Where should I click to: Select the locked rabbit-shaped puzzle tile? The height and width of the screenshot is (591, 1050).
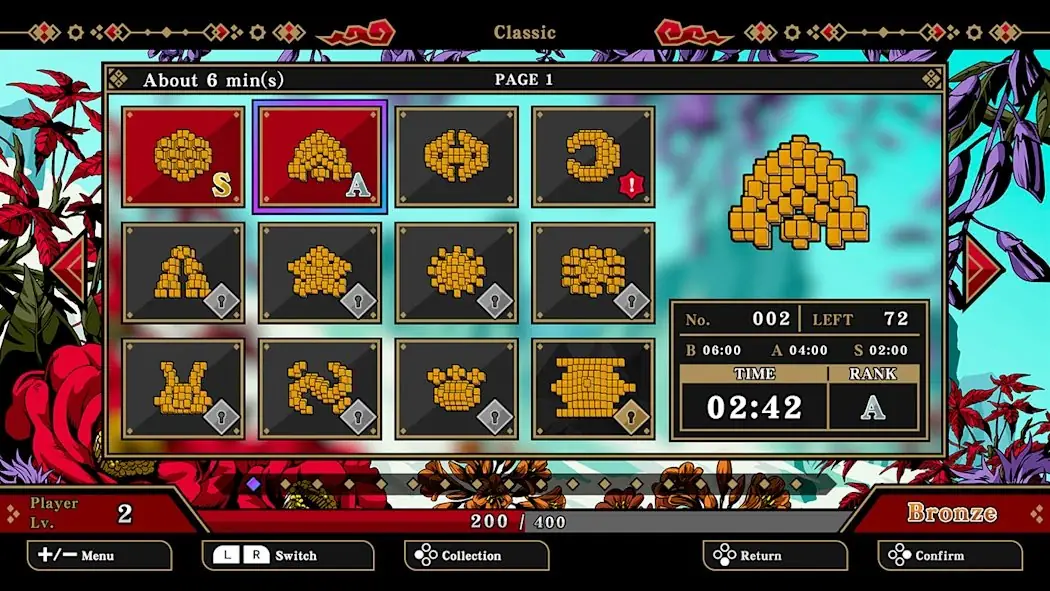[184, 389]
